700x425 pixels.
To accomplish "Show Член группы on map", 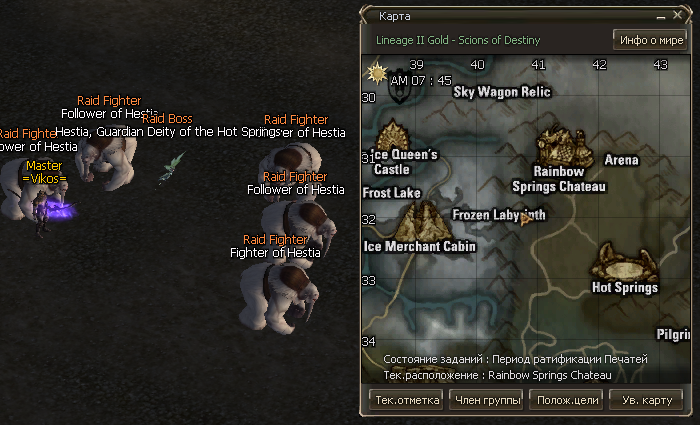I will 488,400.
